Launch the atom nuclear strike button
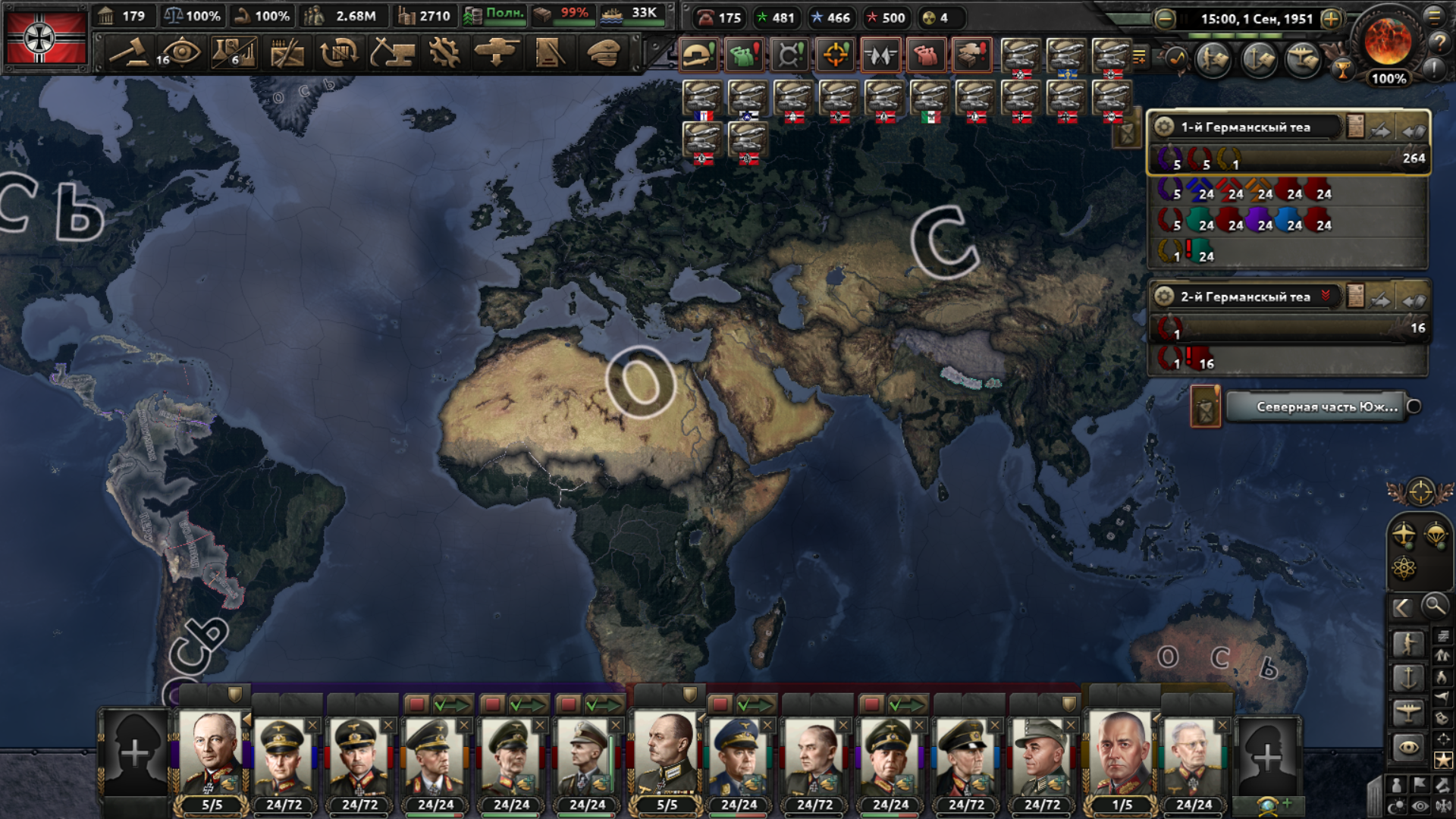 [x=1404, y=568]
